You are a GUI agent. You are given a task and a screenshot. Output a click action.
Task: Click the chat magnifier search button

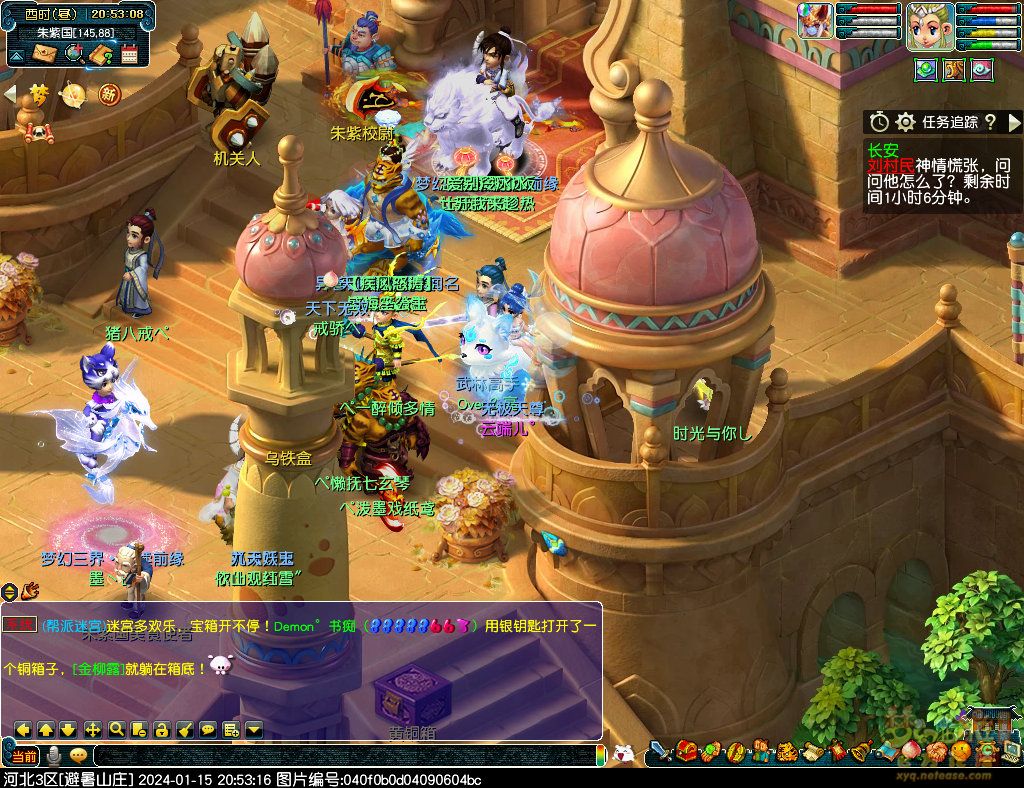tap(116, 729)
